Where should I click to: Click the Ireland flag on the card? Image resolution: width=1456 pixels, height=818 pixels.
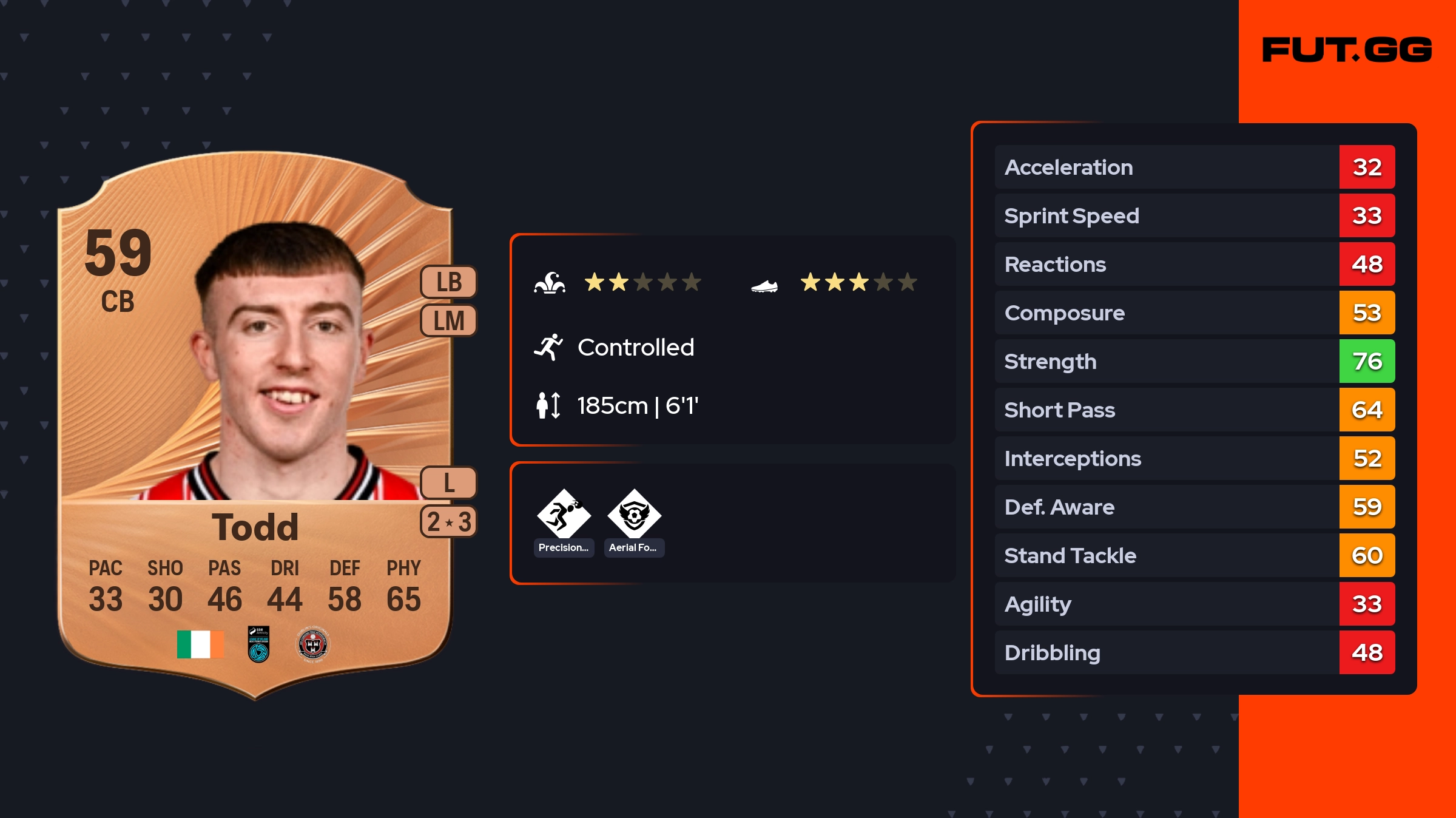point(200,644)
